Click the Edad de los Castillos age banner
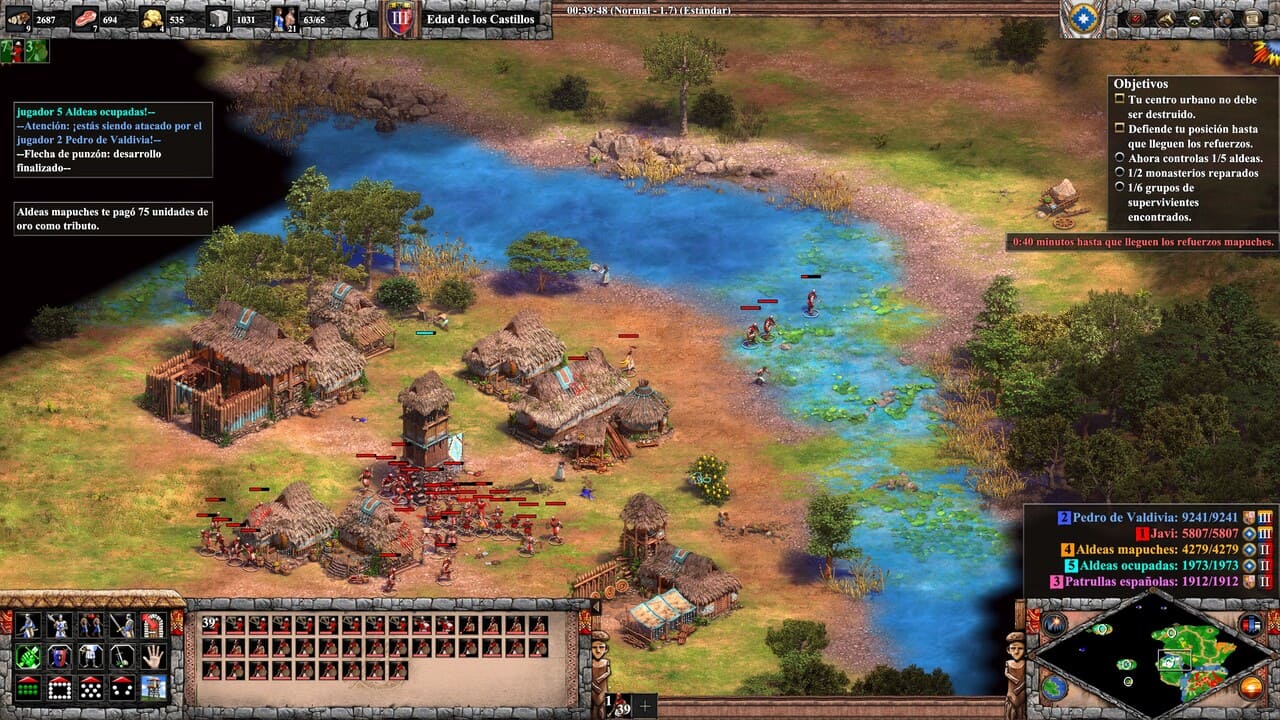This screenshot has height=720, width=1280. click(480, 19)
